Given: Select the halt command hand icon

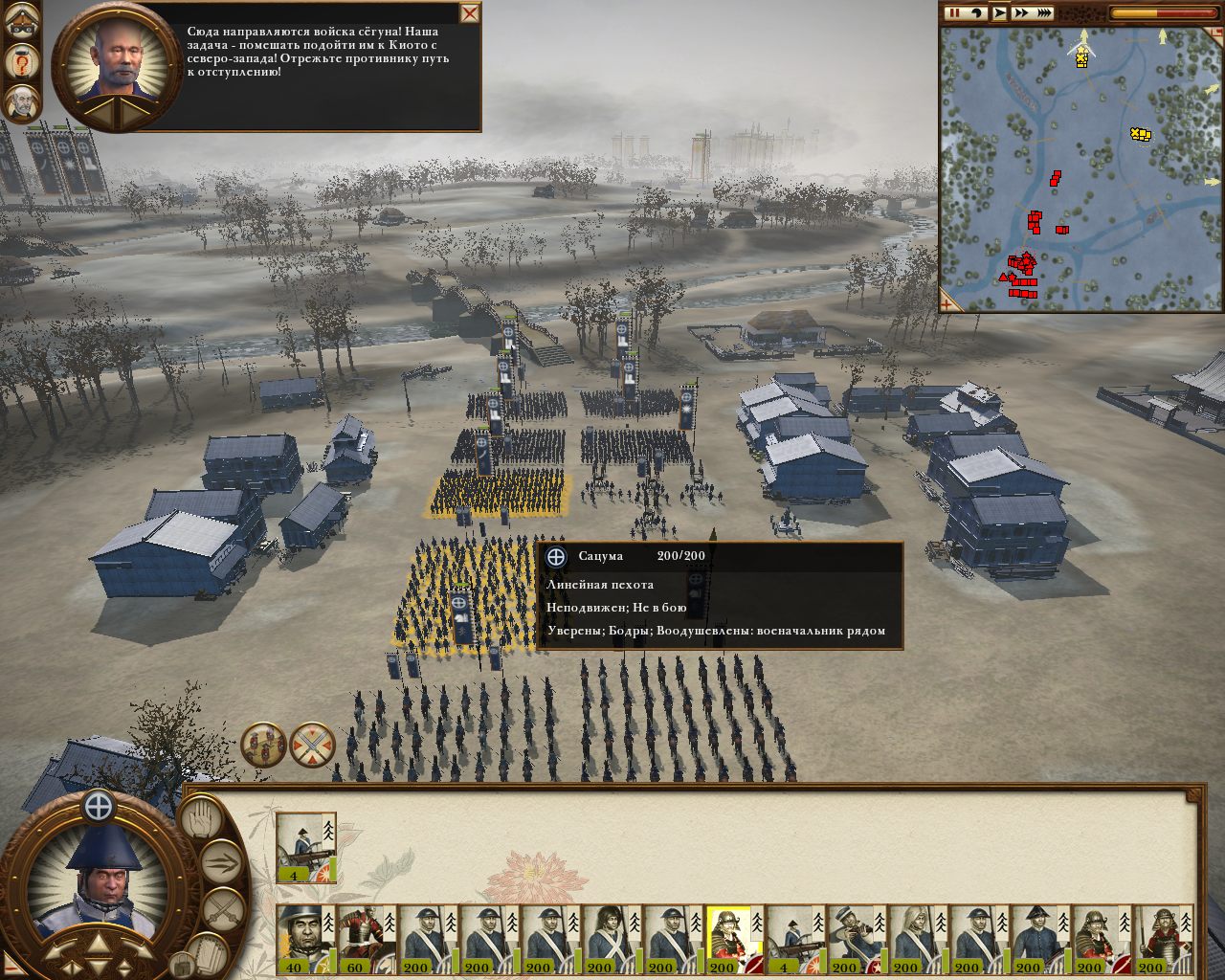Looking at the screenshot, I should 201,821.
